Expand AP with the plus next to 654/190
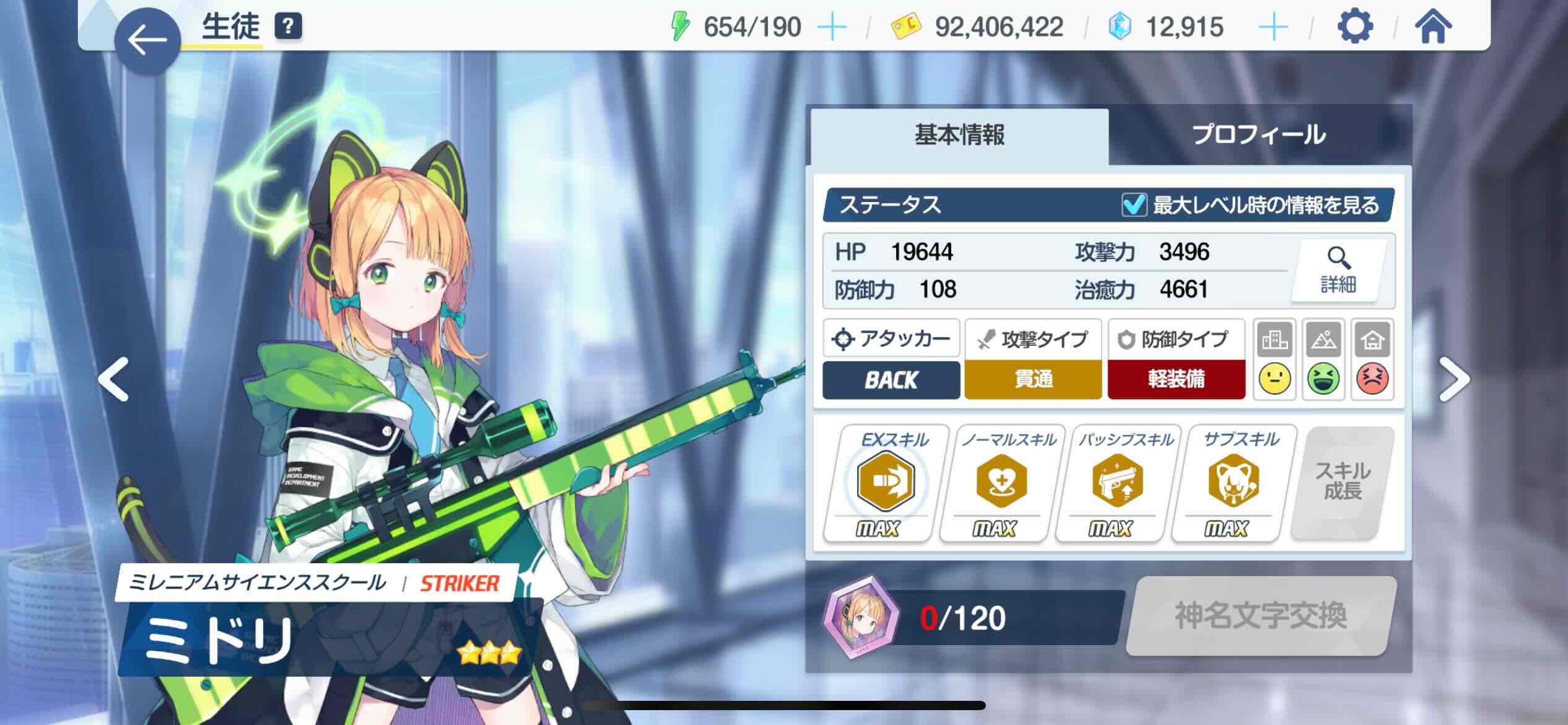The width and height of the screenshot is (1568, 725). 834,26
